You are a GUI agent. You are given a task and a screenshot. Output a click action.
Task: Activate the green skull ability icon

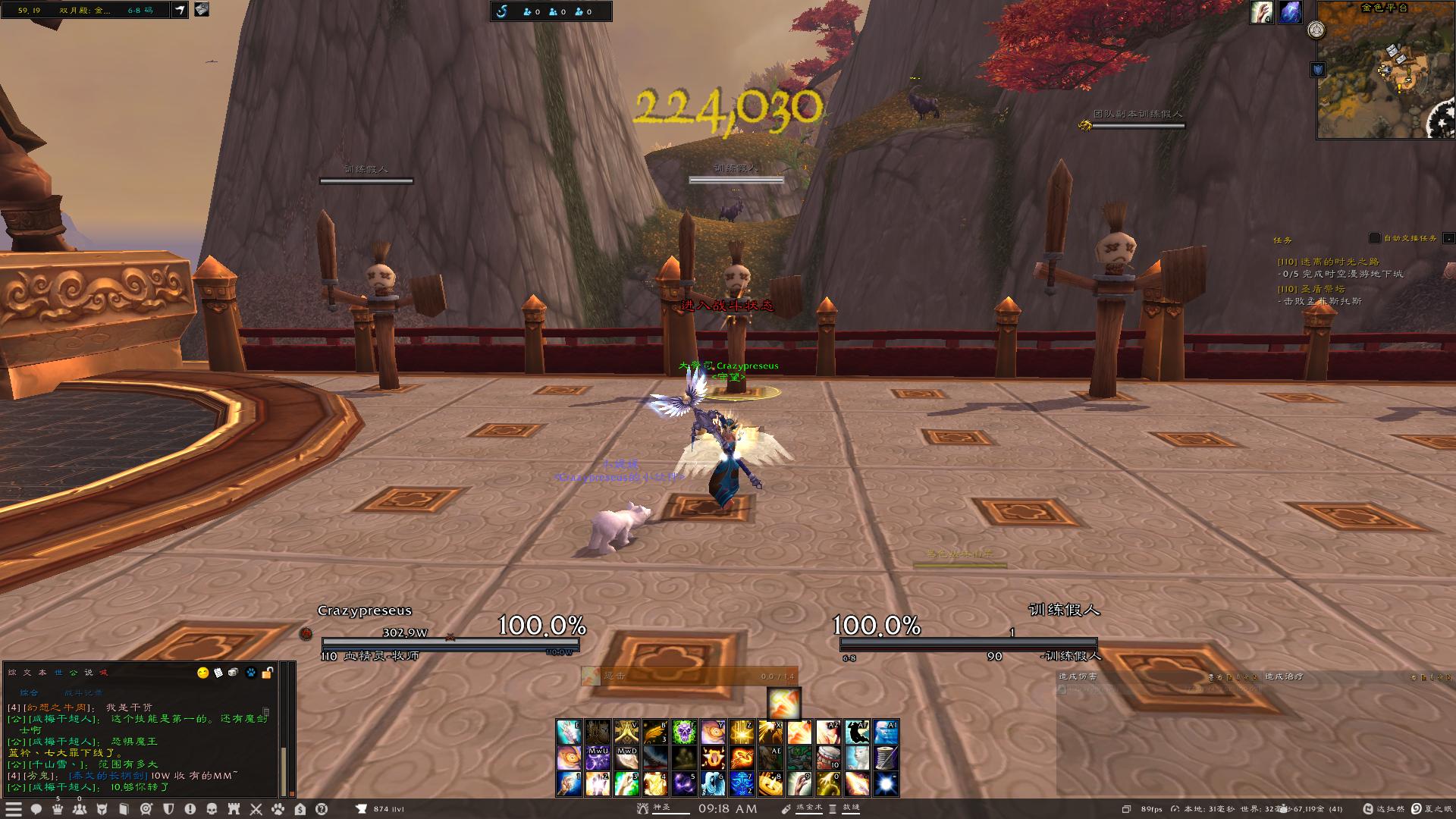[x=684, y=733]
